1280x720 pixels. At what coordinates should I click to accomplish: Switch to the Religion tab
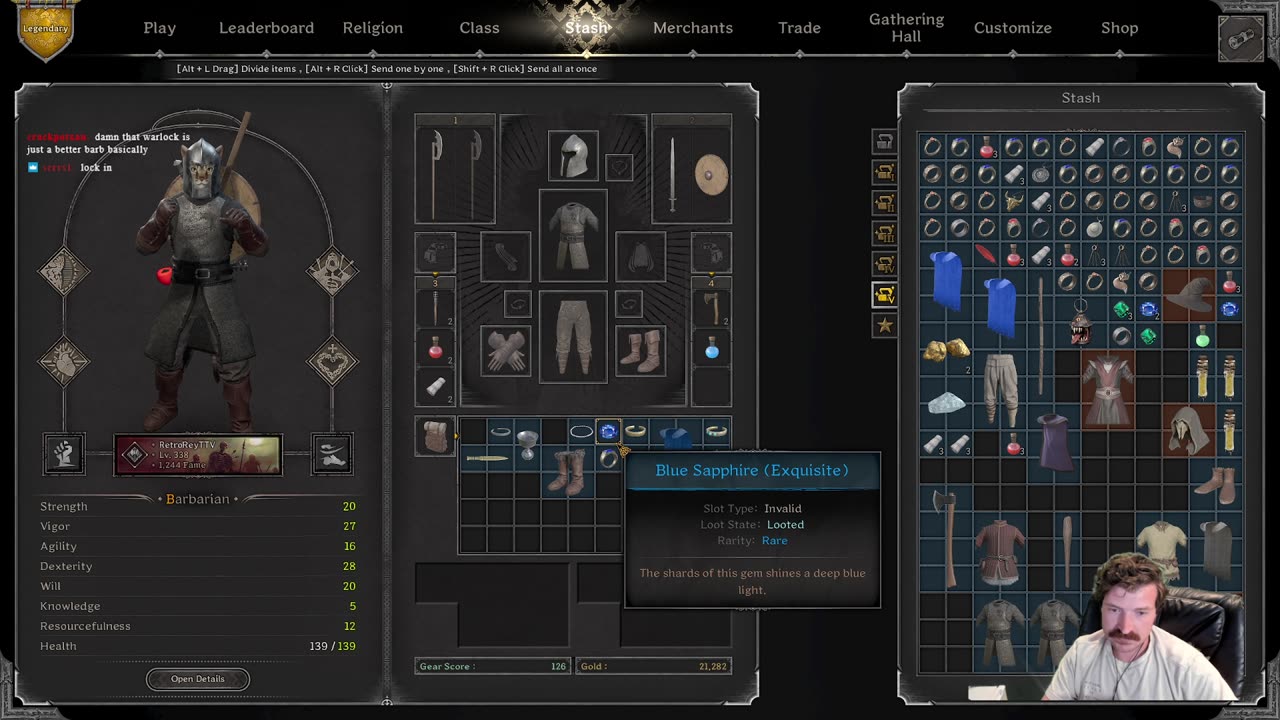pyautogui.click(x=372, y=28)
